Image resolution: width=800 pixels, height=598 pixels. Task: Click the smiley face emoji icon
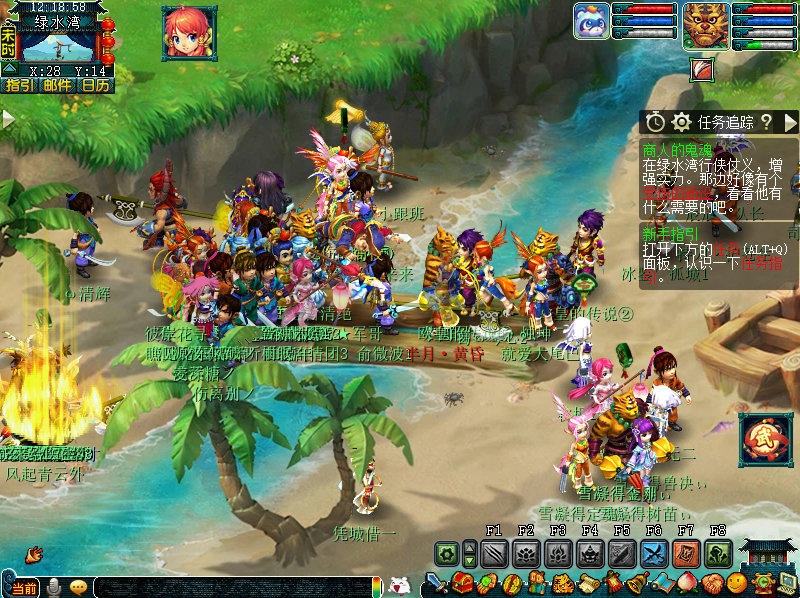pos(738,583)
